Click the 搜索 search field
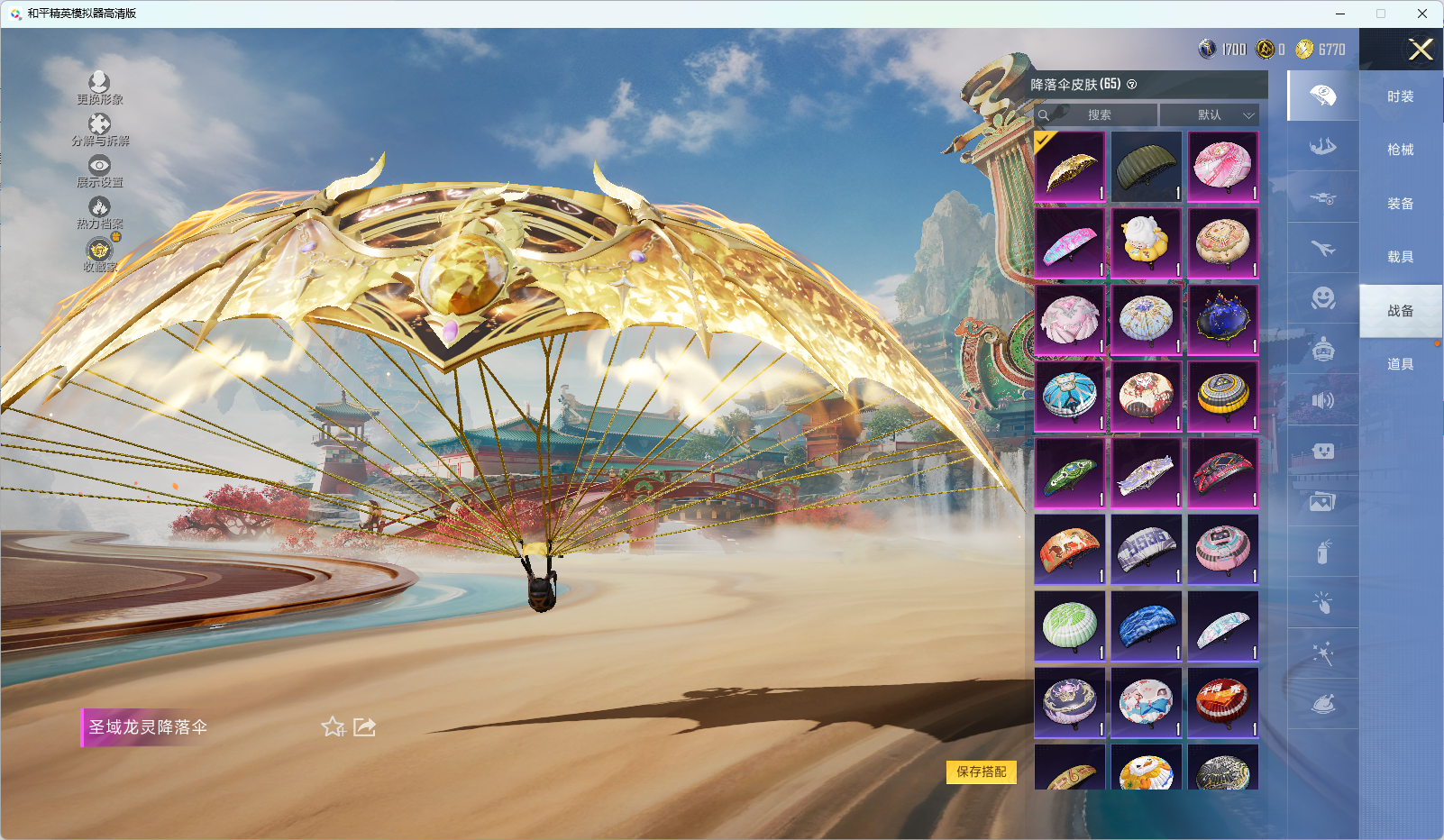The height and width of the screenshot is (840, 1444). point(1098,114)
